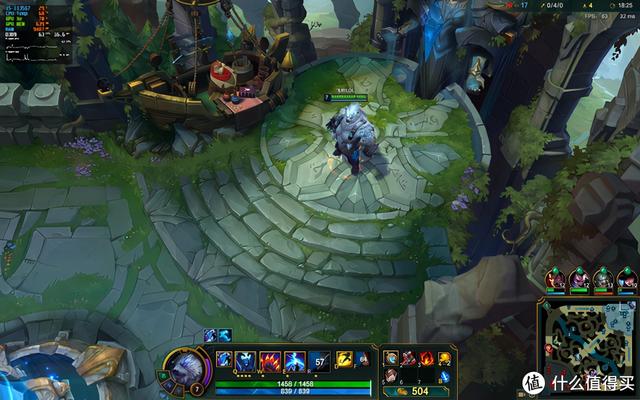Cast the red claw W ability
The height and width of the screenshot is (400, 640).
tap(271, 360)
